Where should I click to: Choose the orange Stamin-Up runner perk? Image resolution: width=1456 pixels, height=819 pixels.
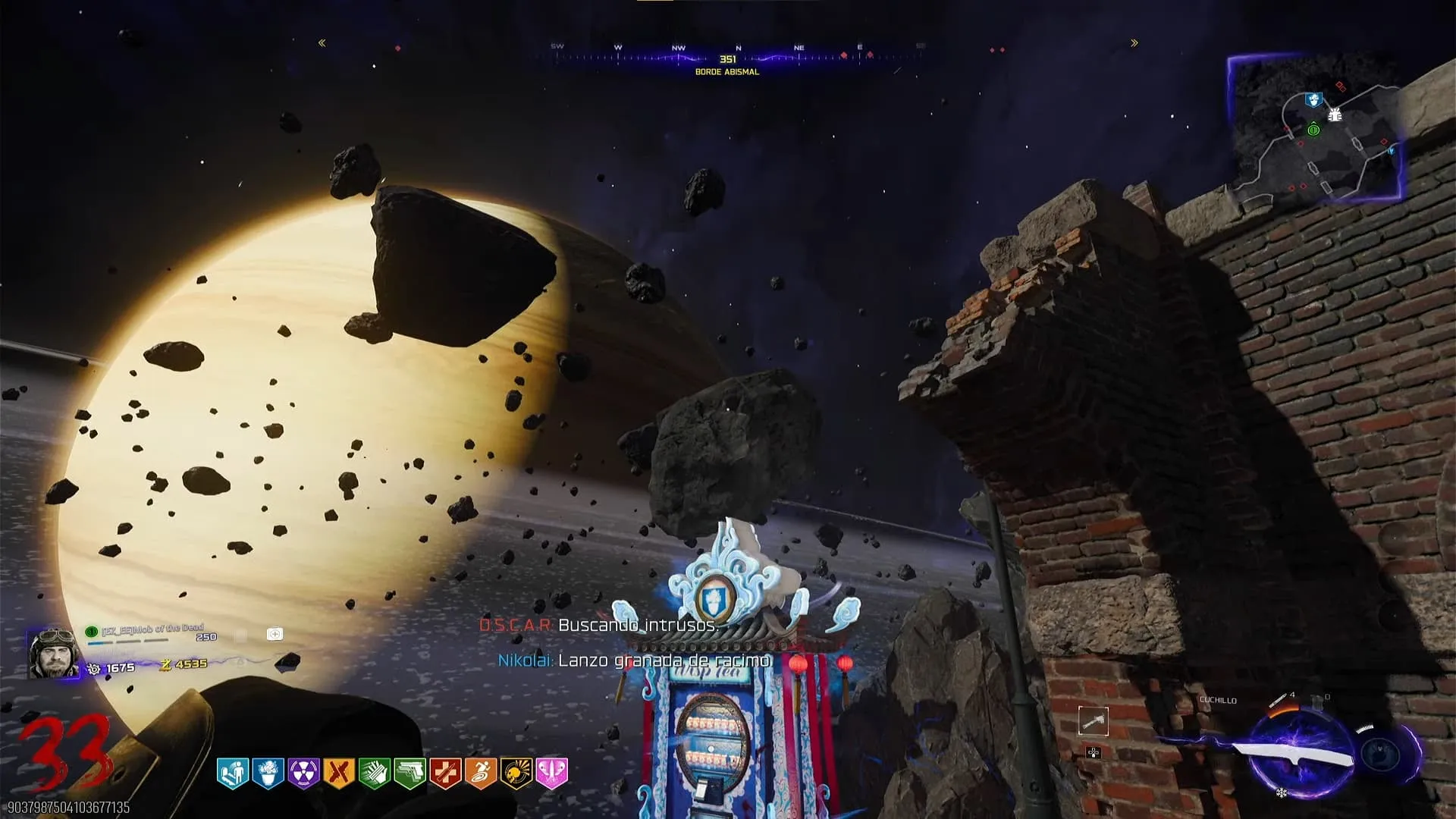pyautogui.click(x=481, y=773)
